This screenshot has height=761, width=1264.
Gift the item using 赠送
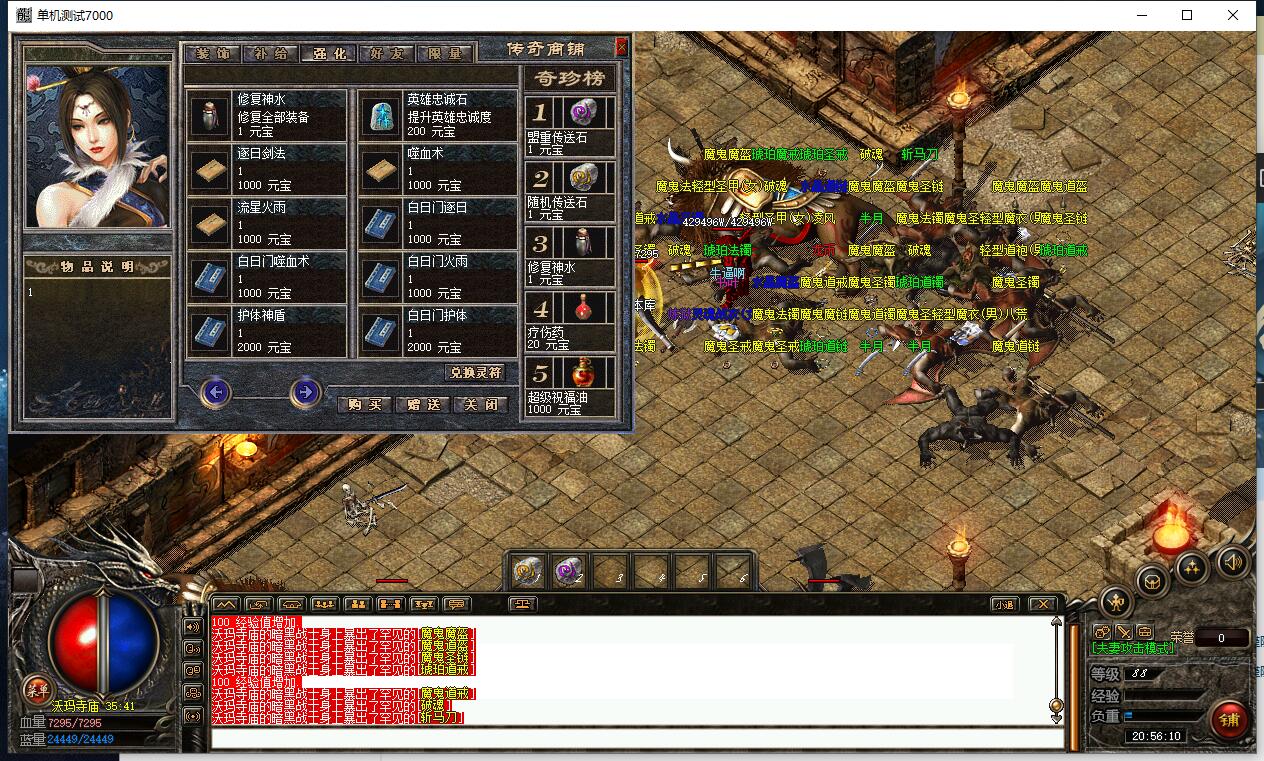(422, 405)
